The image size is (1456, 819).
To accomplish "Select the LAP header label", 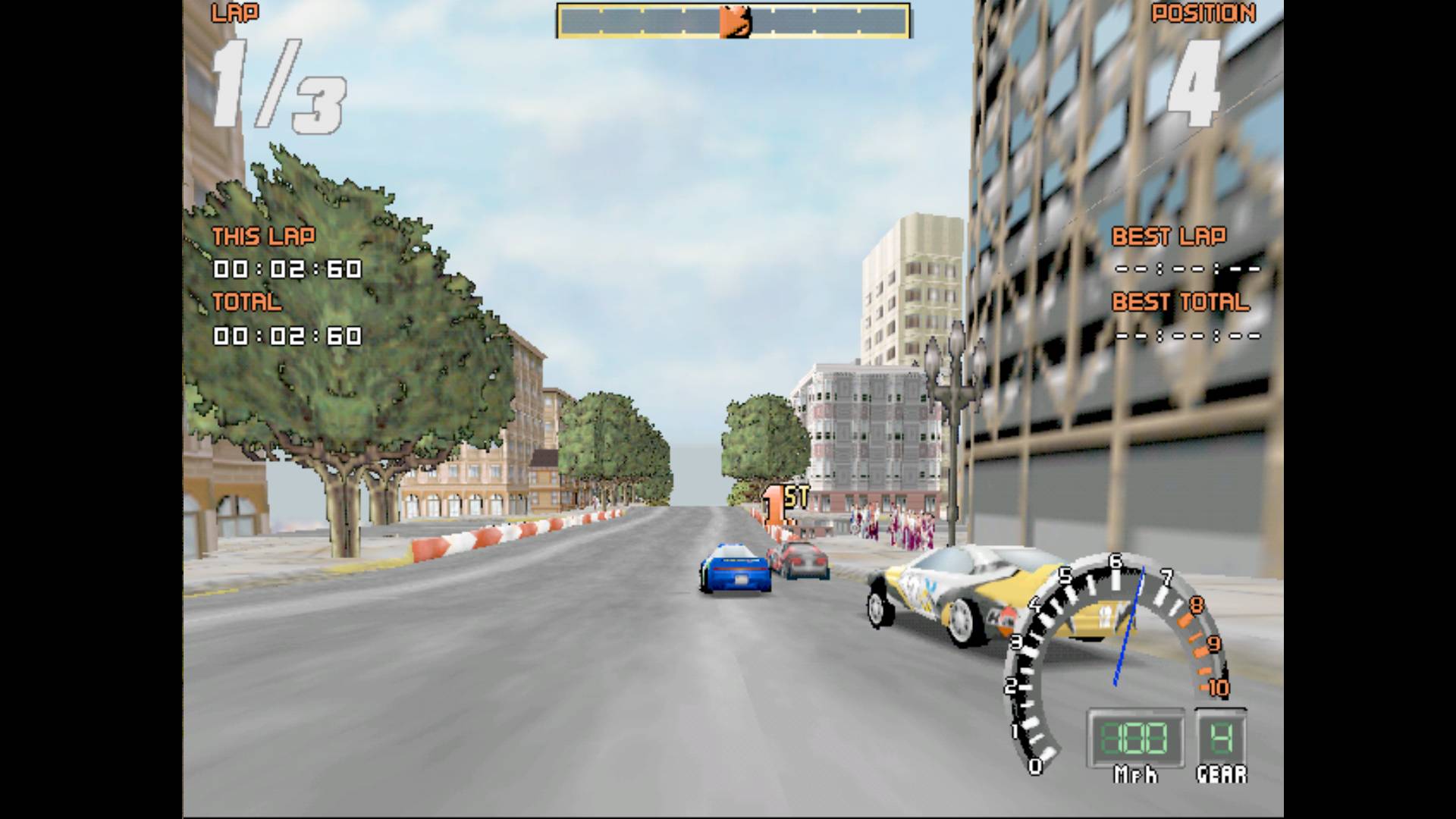I will tap(235, 14).
